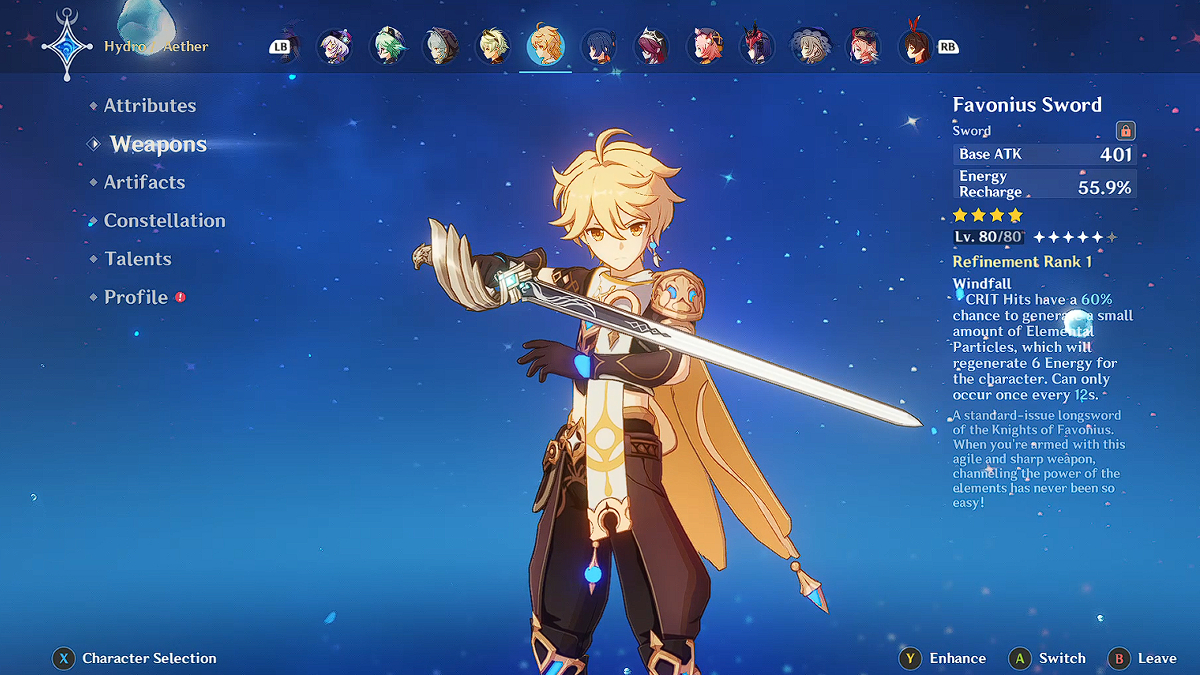Open the Talents menu
Viewport: 1200px width, 675px height.
tap(138, 259)
